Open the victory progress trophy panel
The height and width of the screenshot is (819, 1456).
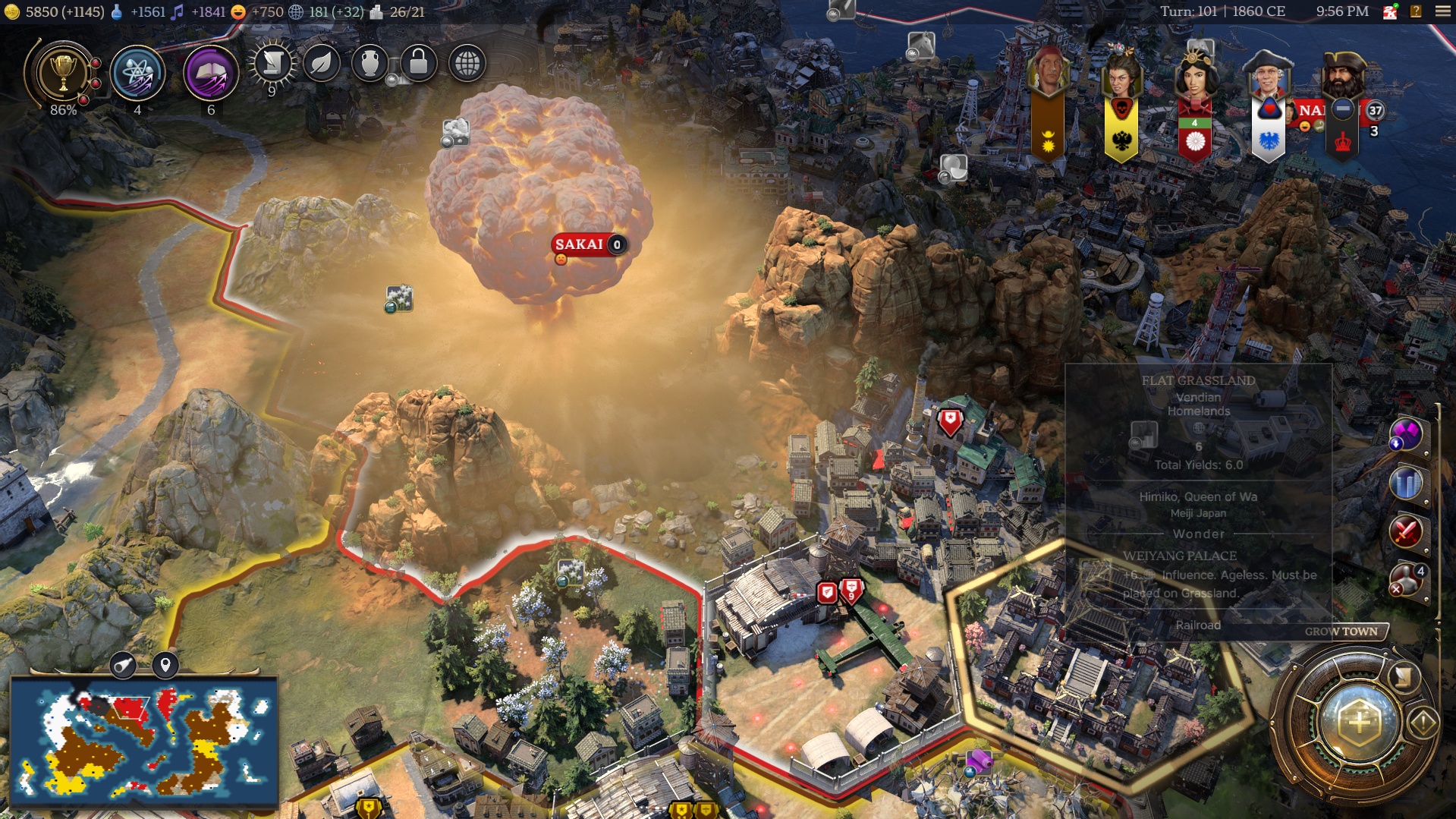click(x=63, y=74)
